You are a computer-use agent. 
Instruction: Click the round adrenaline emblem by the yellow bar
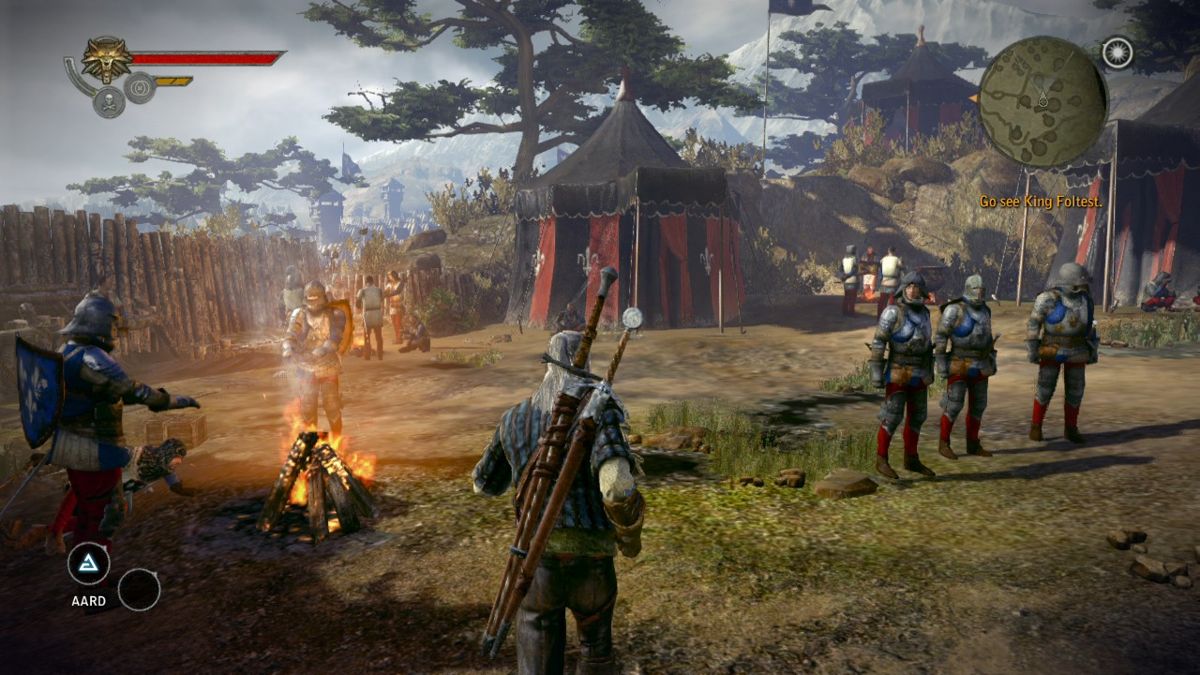click(140, 88)
